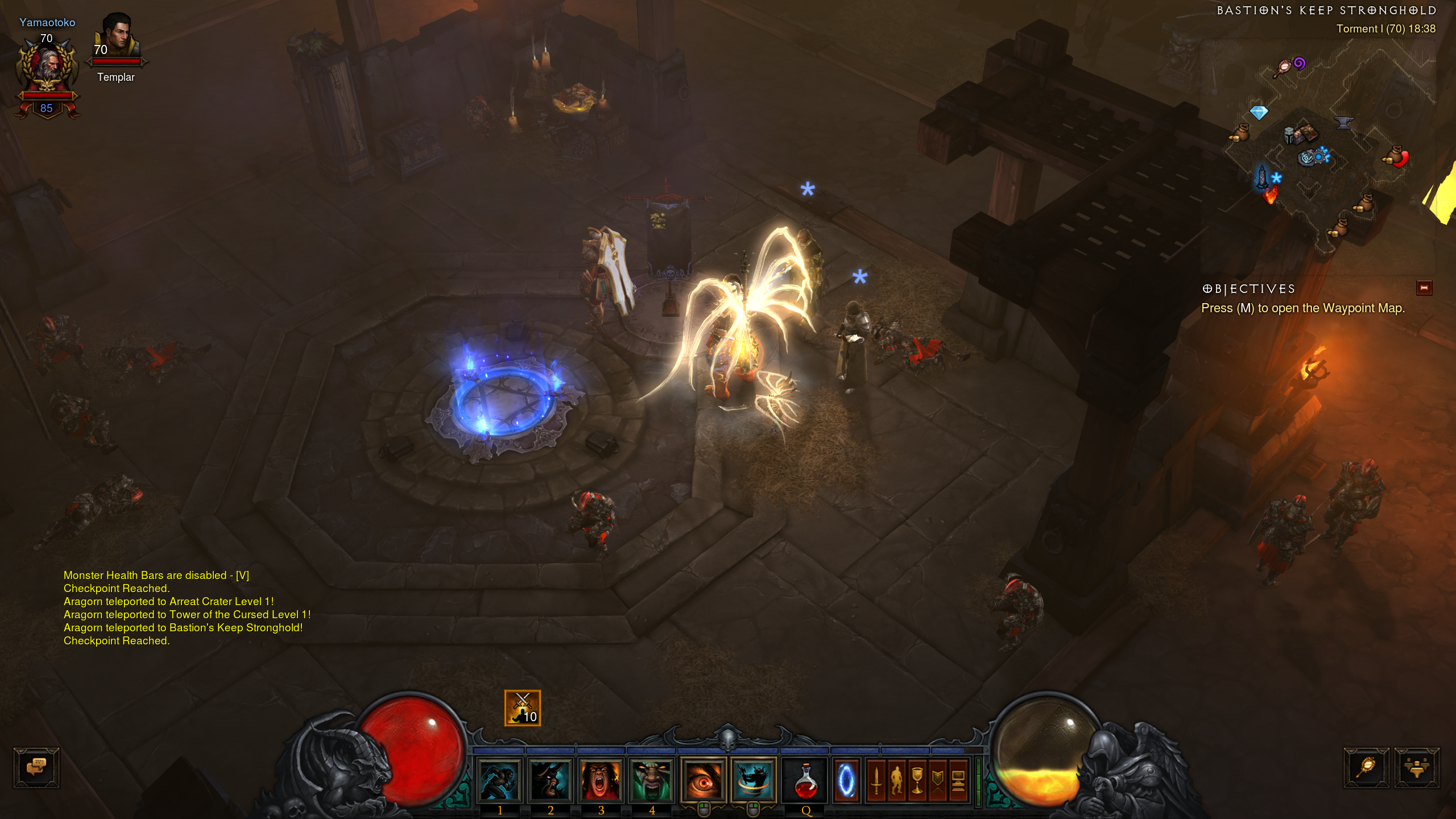The height and width of the screenshot is (819, 1456).
Task: Open the skills menu via sword icon
Action: (x=876, y=780)
